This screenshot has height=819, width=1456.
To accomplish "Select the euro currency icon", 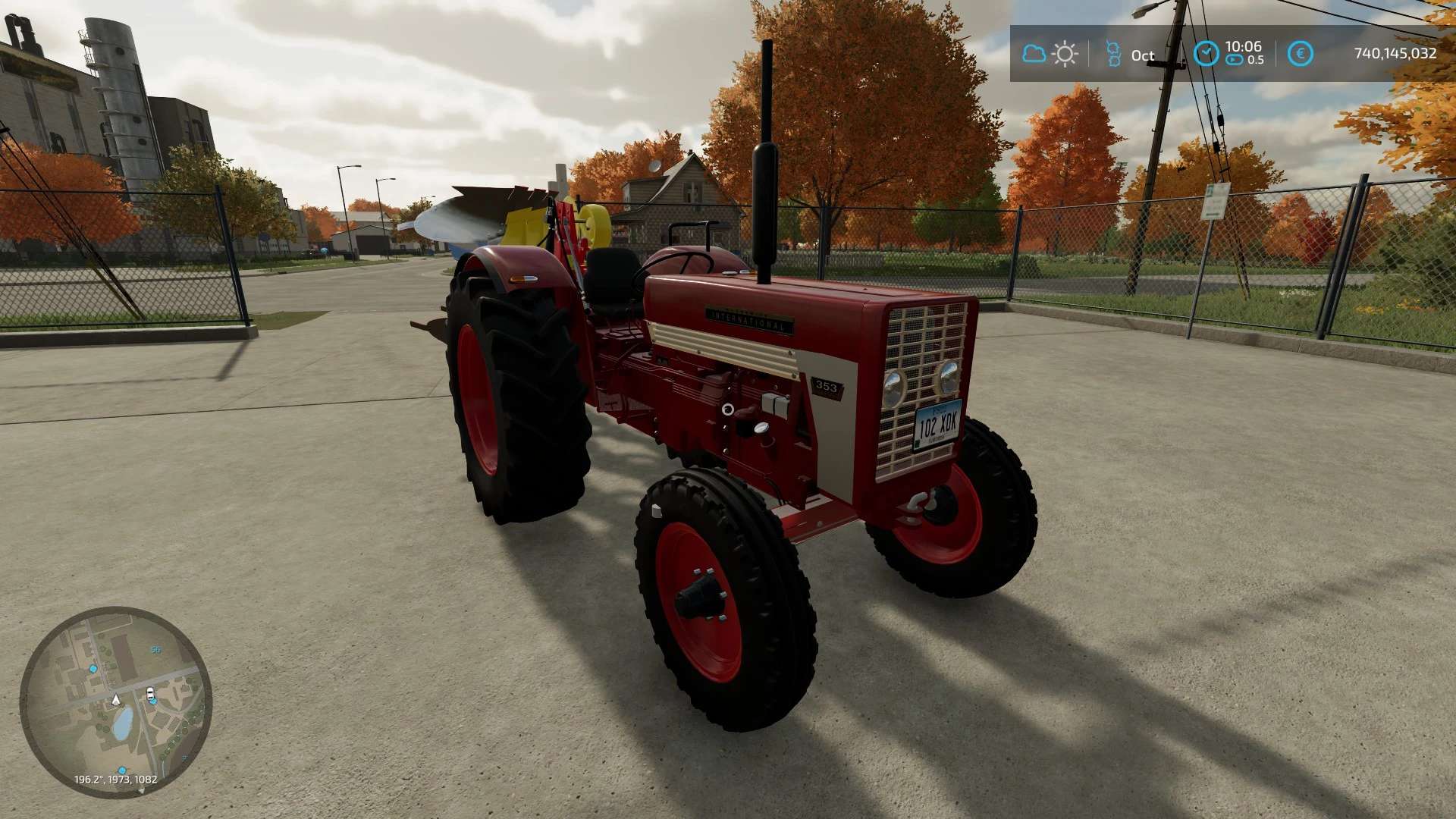I will (1300, 54).
